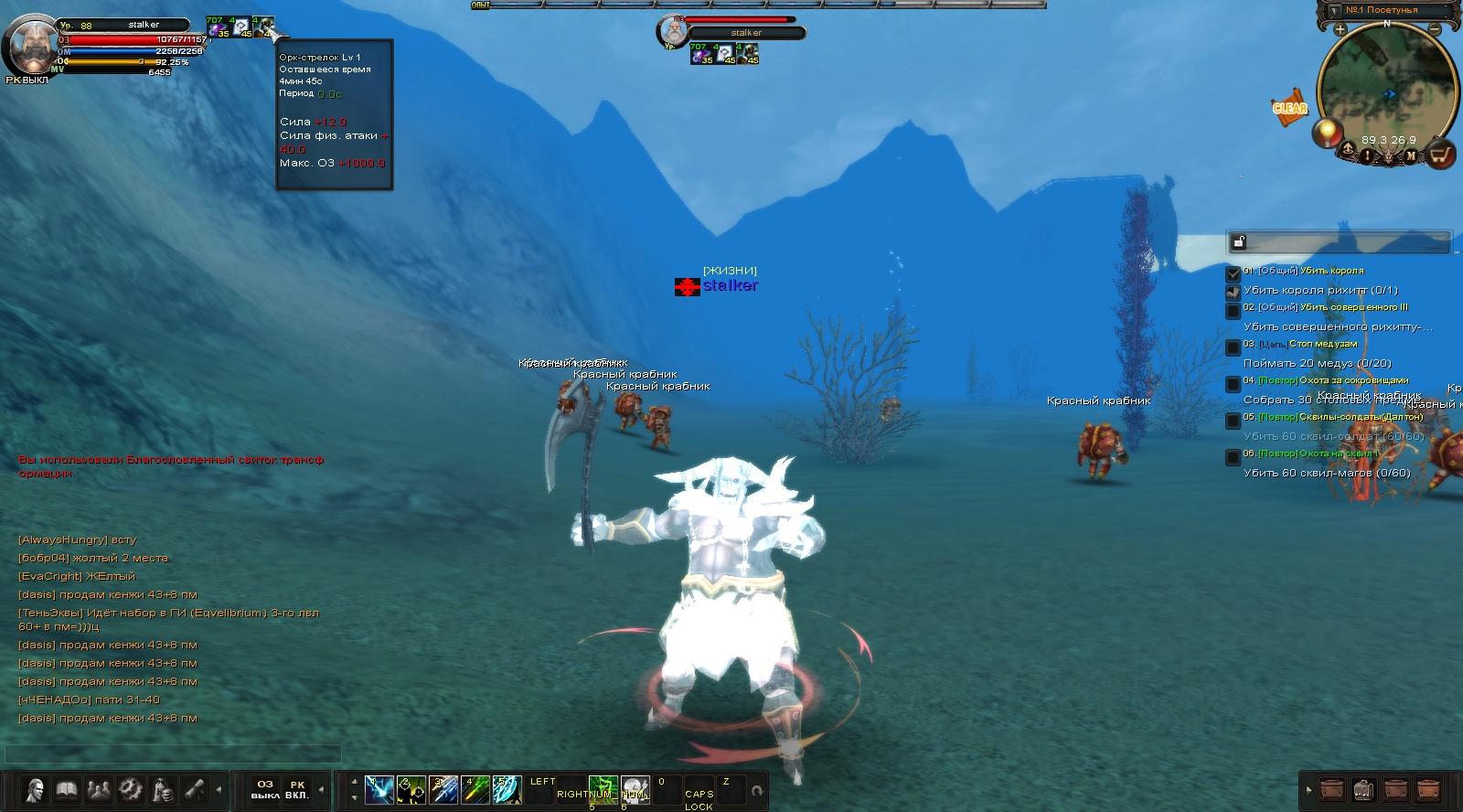Toggle the PK вкл. button

point(297,789)
